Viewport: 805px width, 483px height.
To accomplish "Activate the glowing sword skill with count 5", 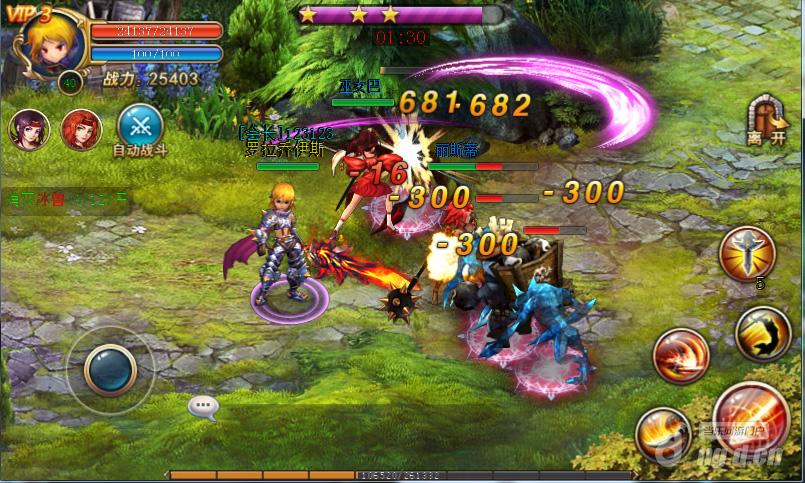I will coord(746,252).
